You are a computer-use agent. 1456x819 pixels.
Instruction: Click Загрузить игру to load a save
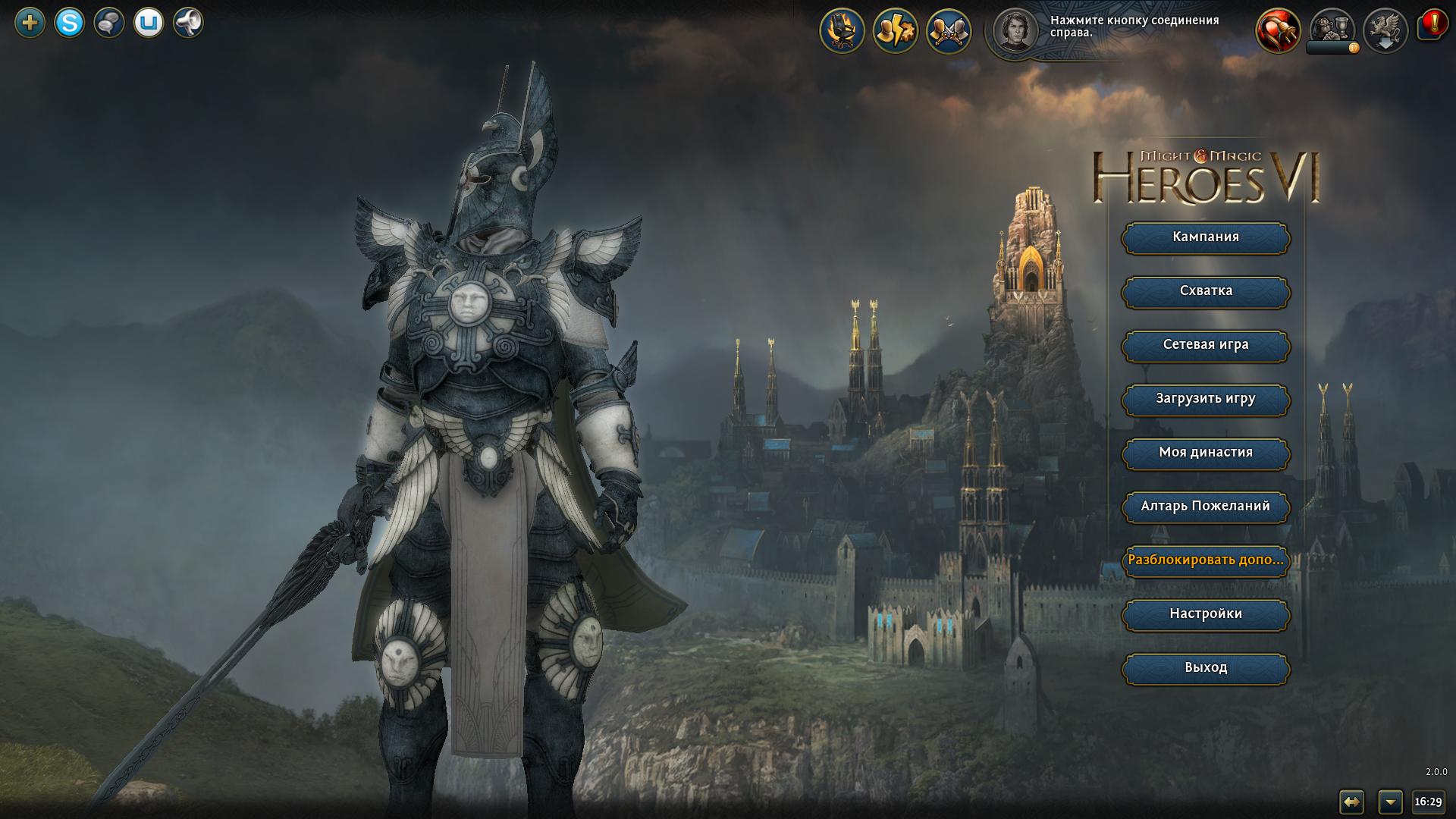tap(1206, 399)
